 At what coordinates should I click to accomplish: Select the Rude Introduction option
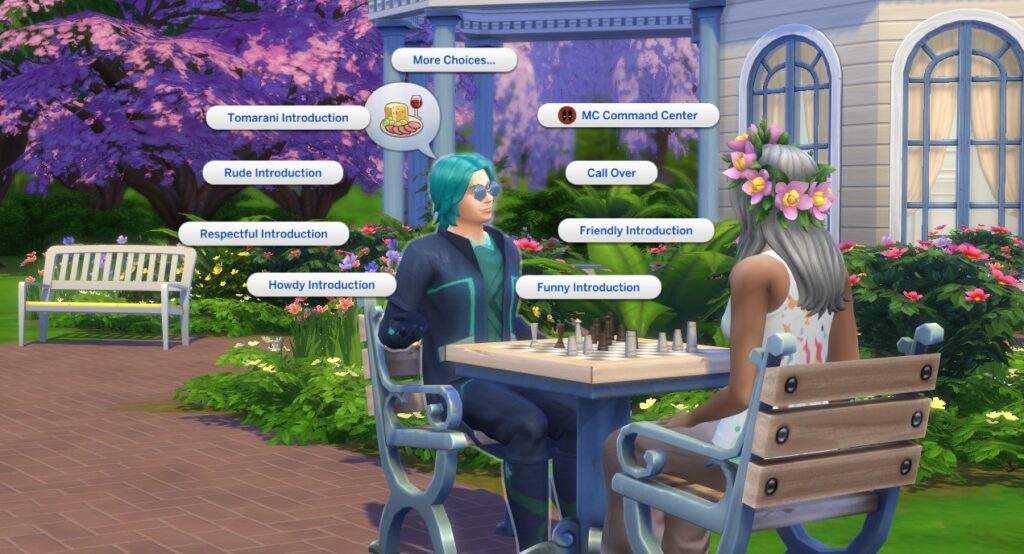coord(272,173)
